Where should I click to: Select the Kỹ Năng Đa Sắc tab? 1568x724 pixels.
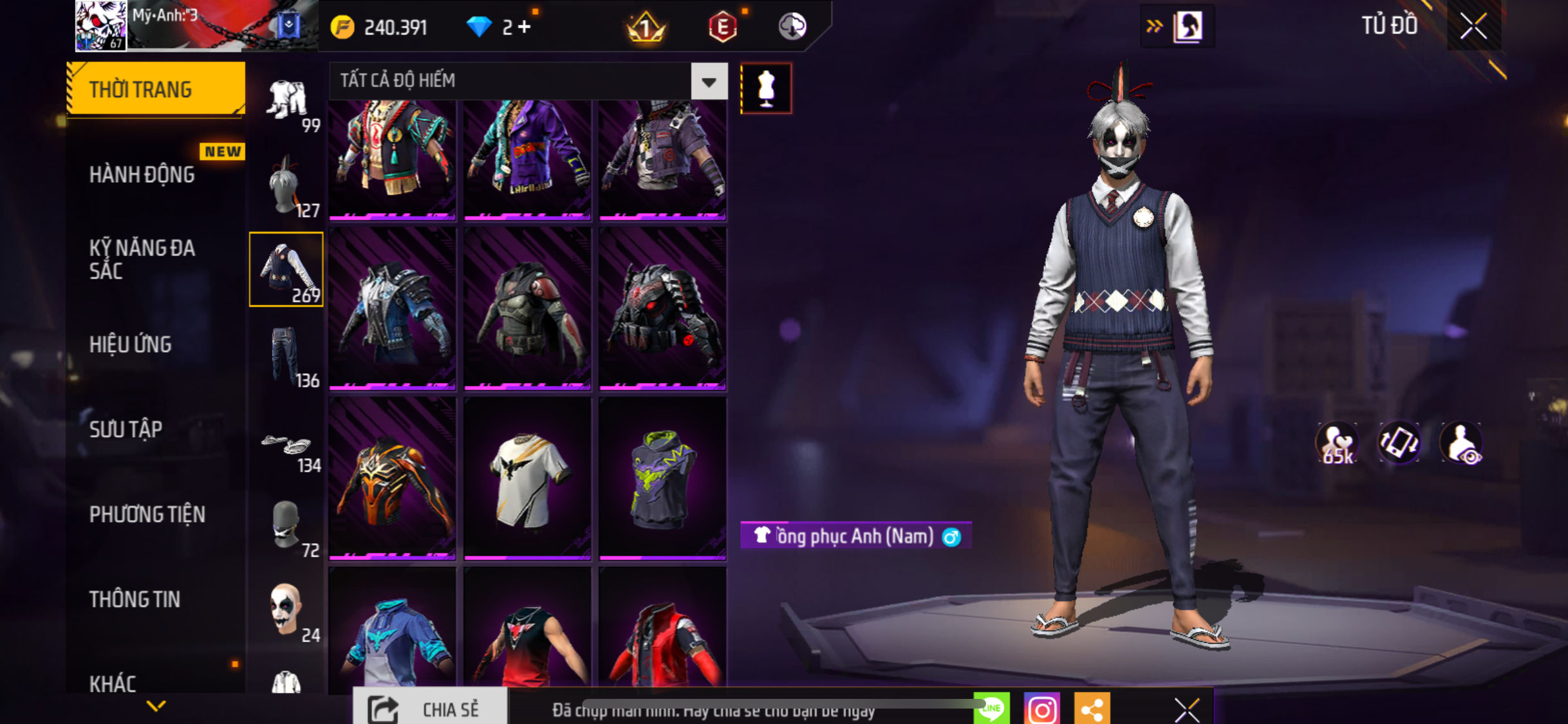coord(142,259)
